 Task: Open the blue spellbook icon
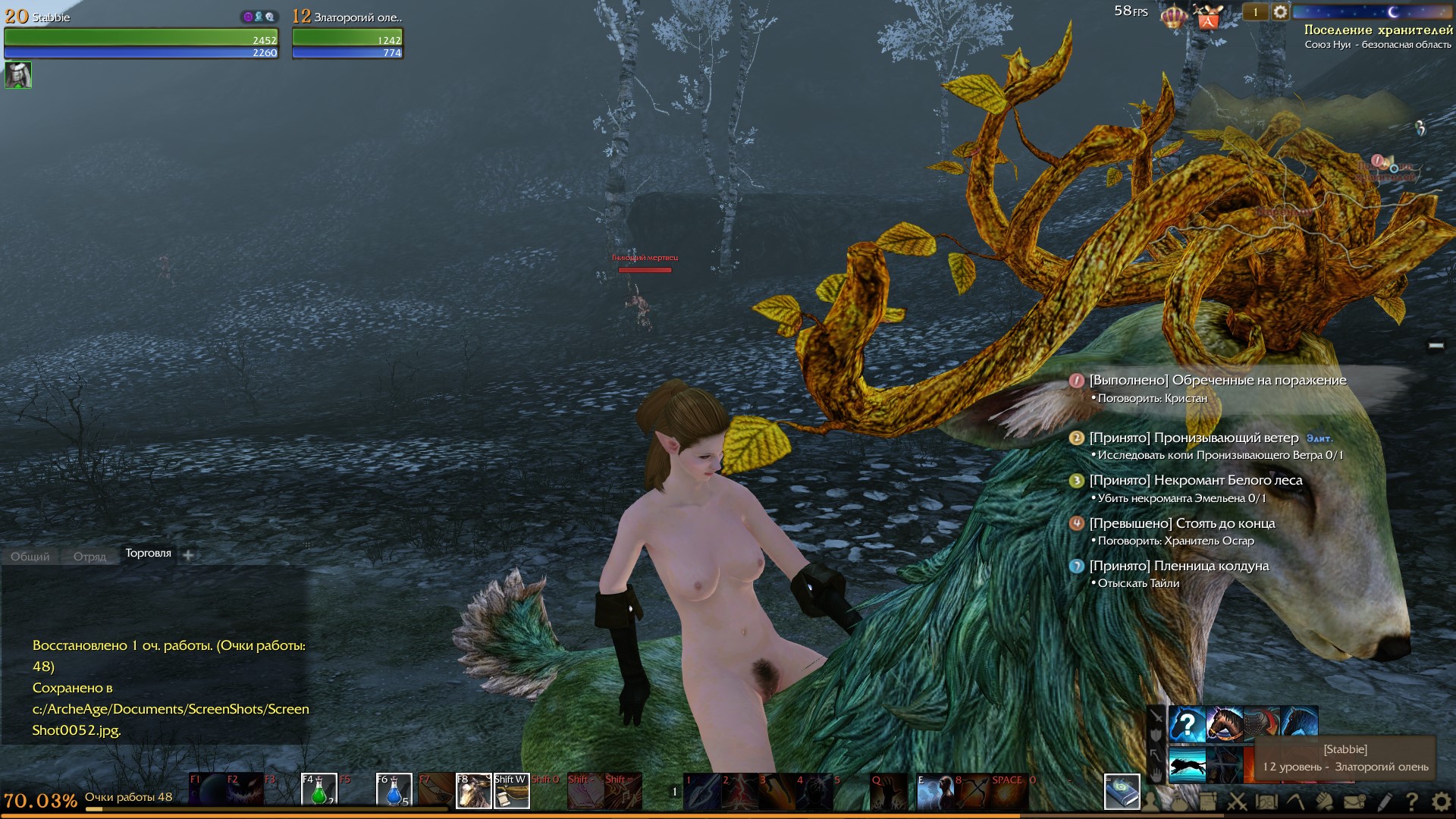tap(1122, 792)
